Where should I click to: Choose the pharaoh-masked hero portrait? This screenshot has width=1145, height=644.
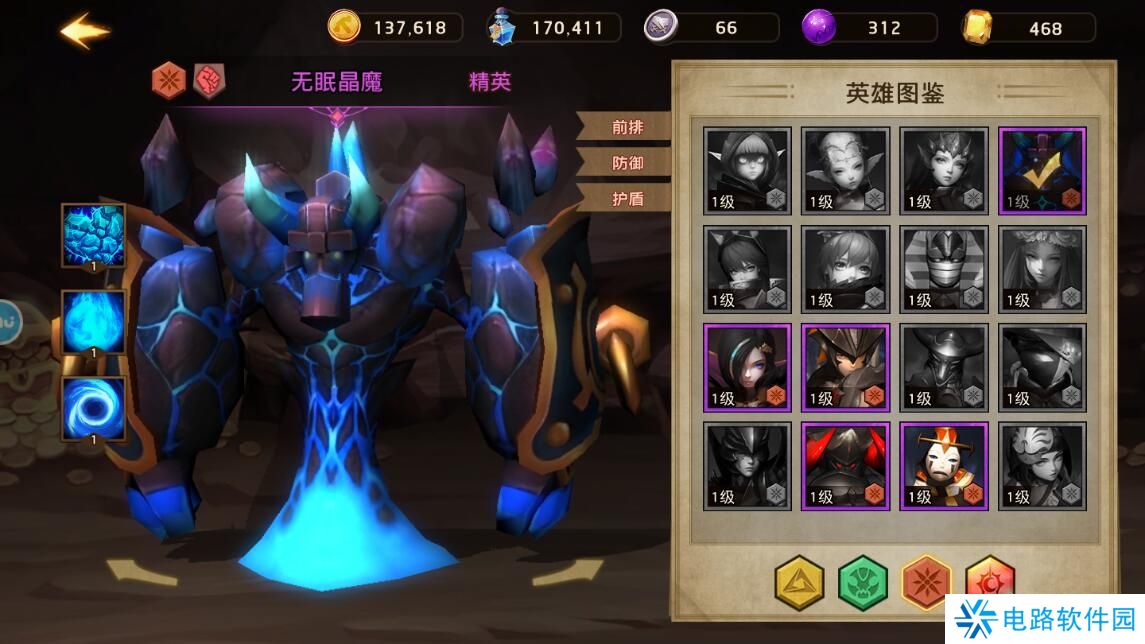coord(944,269)
